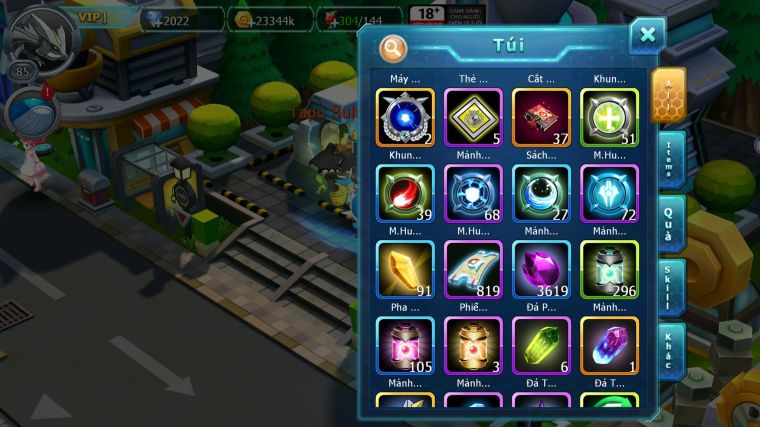Click the red swirl orb item
This screenshot has width=760, height=427.
pyautogui.click(x=405, y=194)
